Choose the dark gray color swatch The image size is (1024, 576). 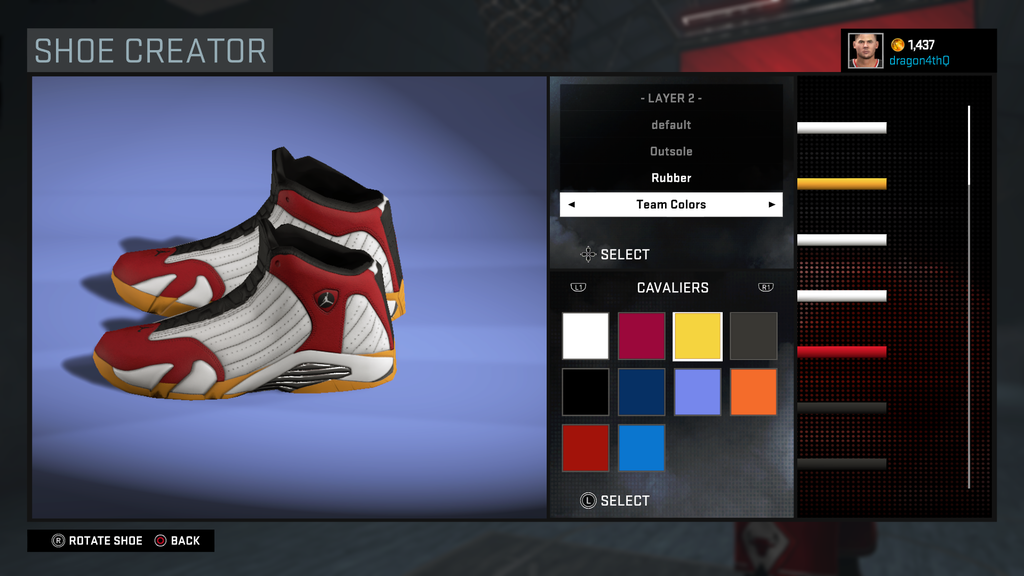point(754,336)
